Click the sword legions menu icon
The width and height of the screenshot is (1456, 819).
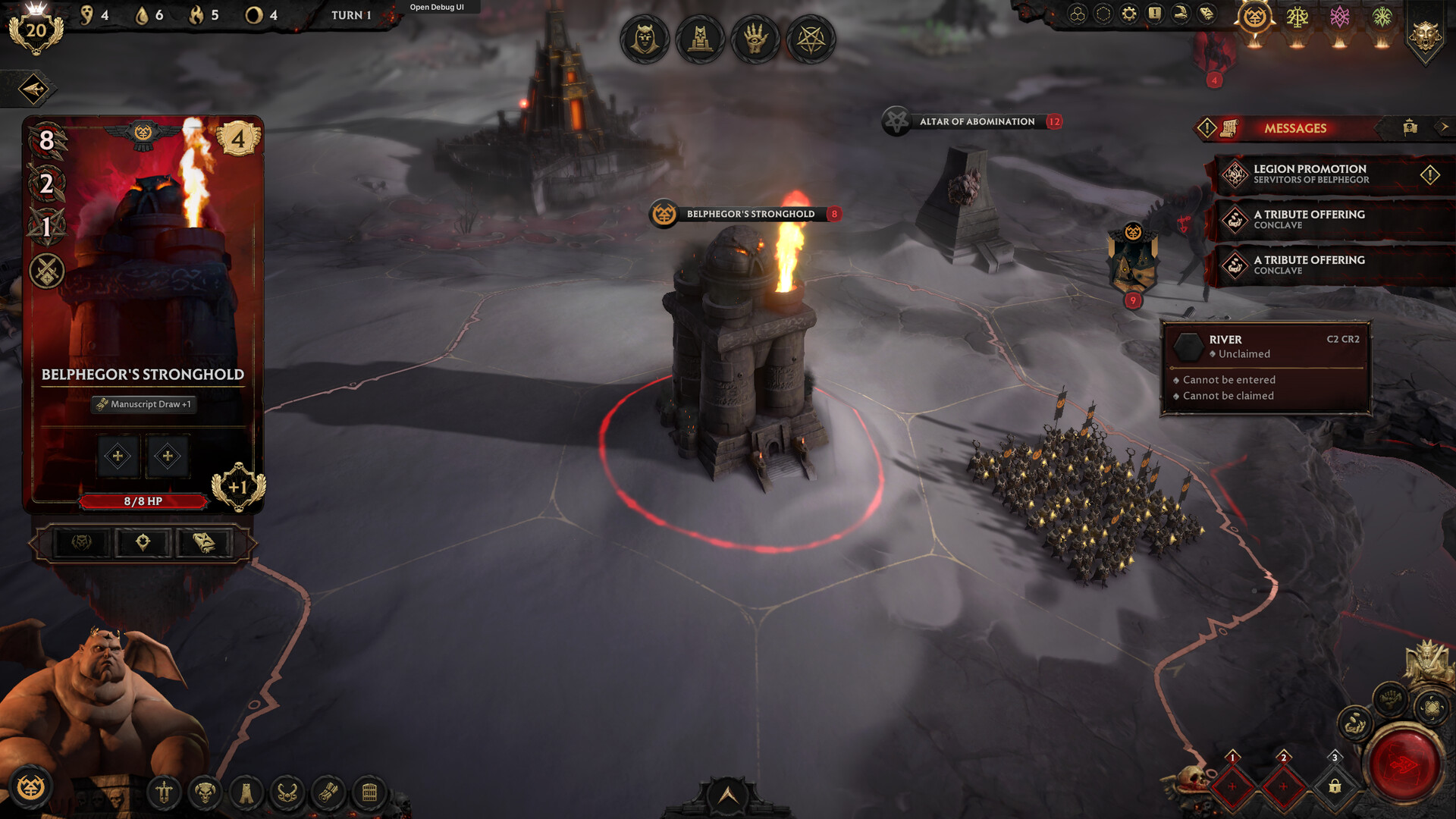pyautogui.click(x=164, y=793)
